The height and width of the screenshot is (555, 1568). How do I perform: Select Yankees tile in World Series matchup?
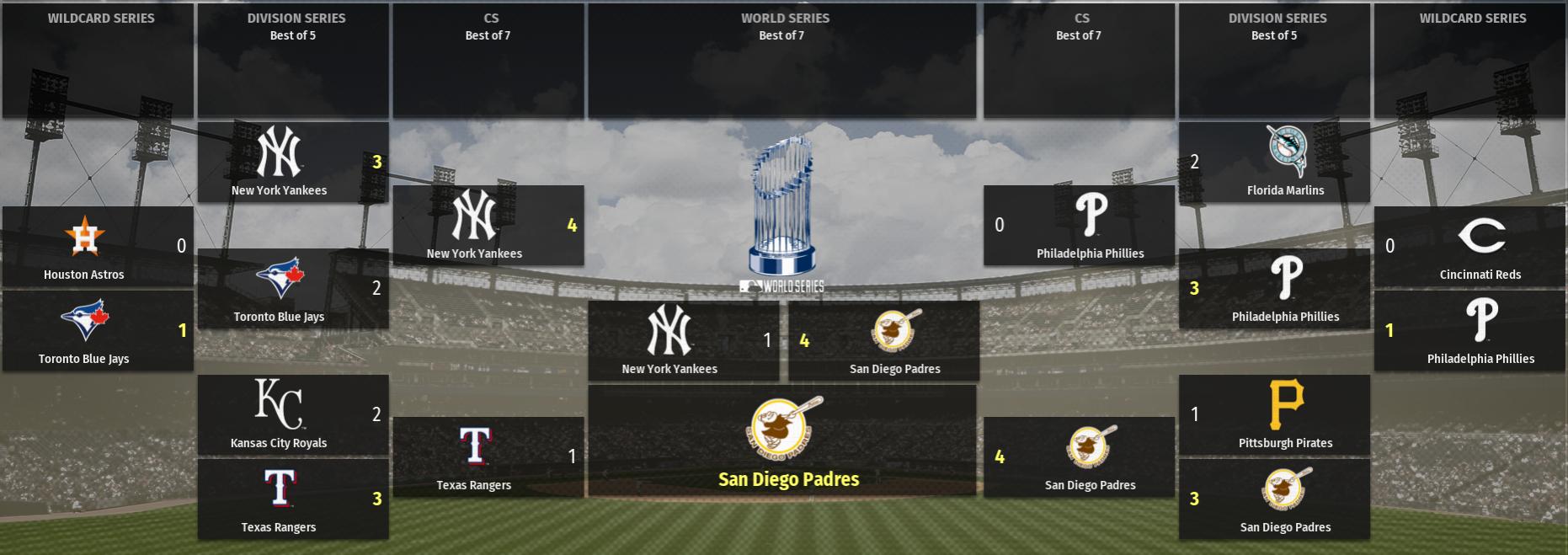[x=683, y=341]
